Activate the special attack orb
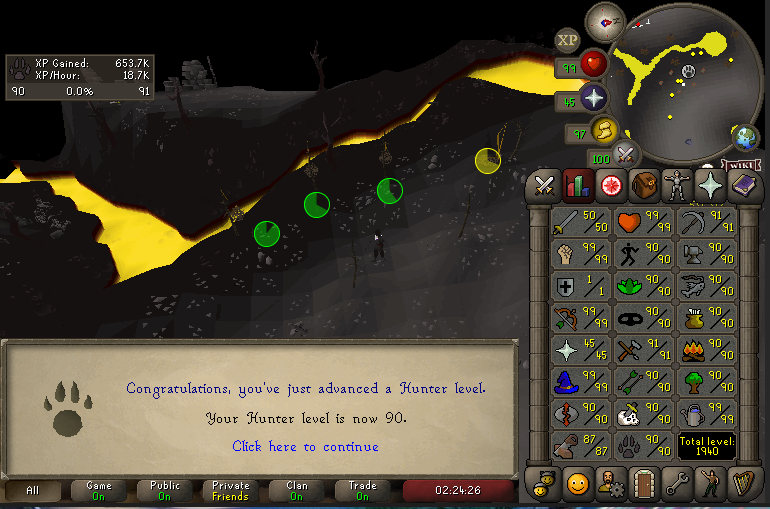Screen dimensions: 770x509 (625, 156)
